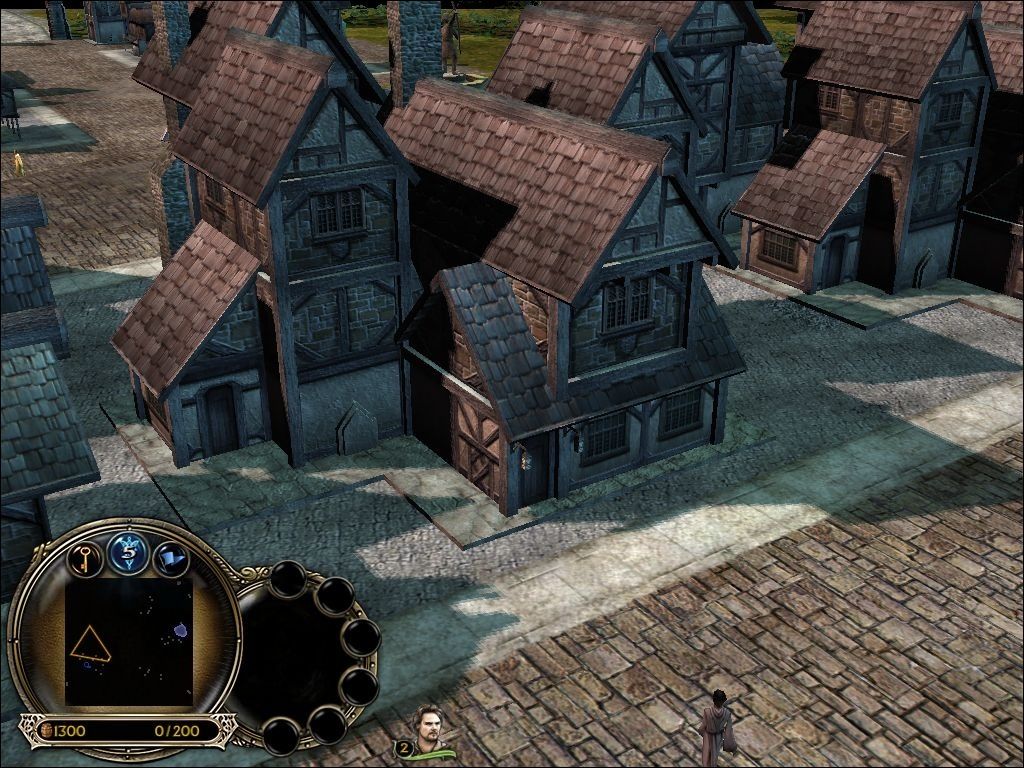Open the powers menu showing 5 points
Image resolution: width=1024 pixels, height=768 pixels.
128,552
